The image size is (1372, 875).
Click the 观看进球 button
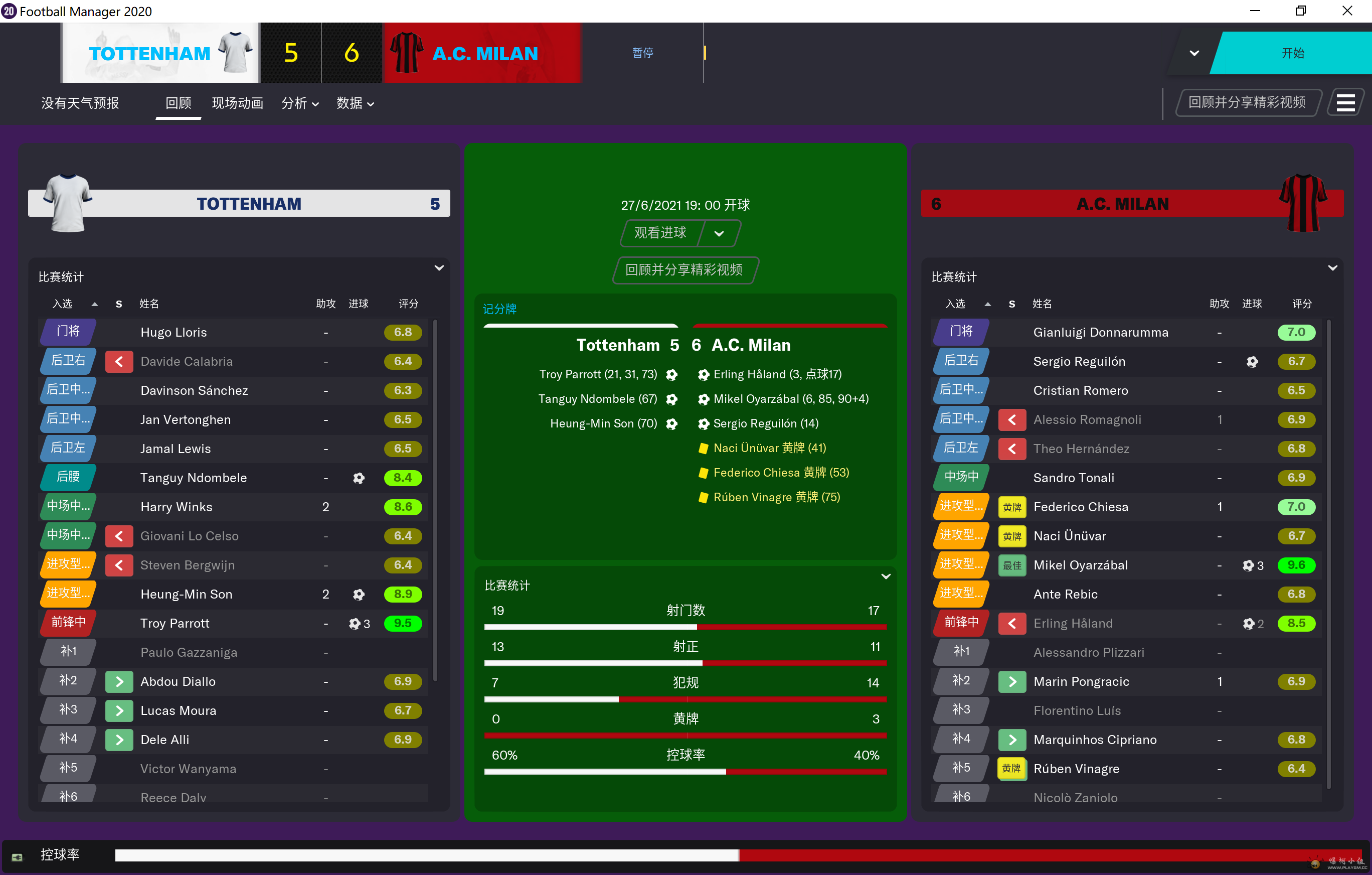click(660, 233)
